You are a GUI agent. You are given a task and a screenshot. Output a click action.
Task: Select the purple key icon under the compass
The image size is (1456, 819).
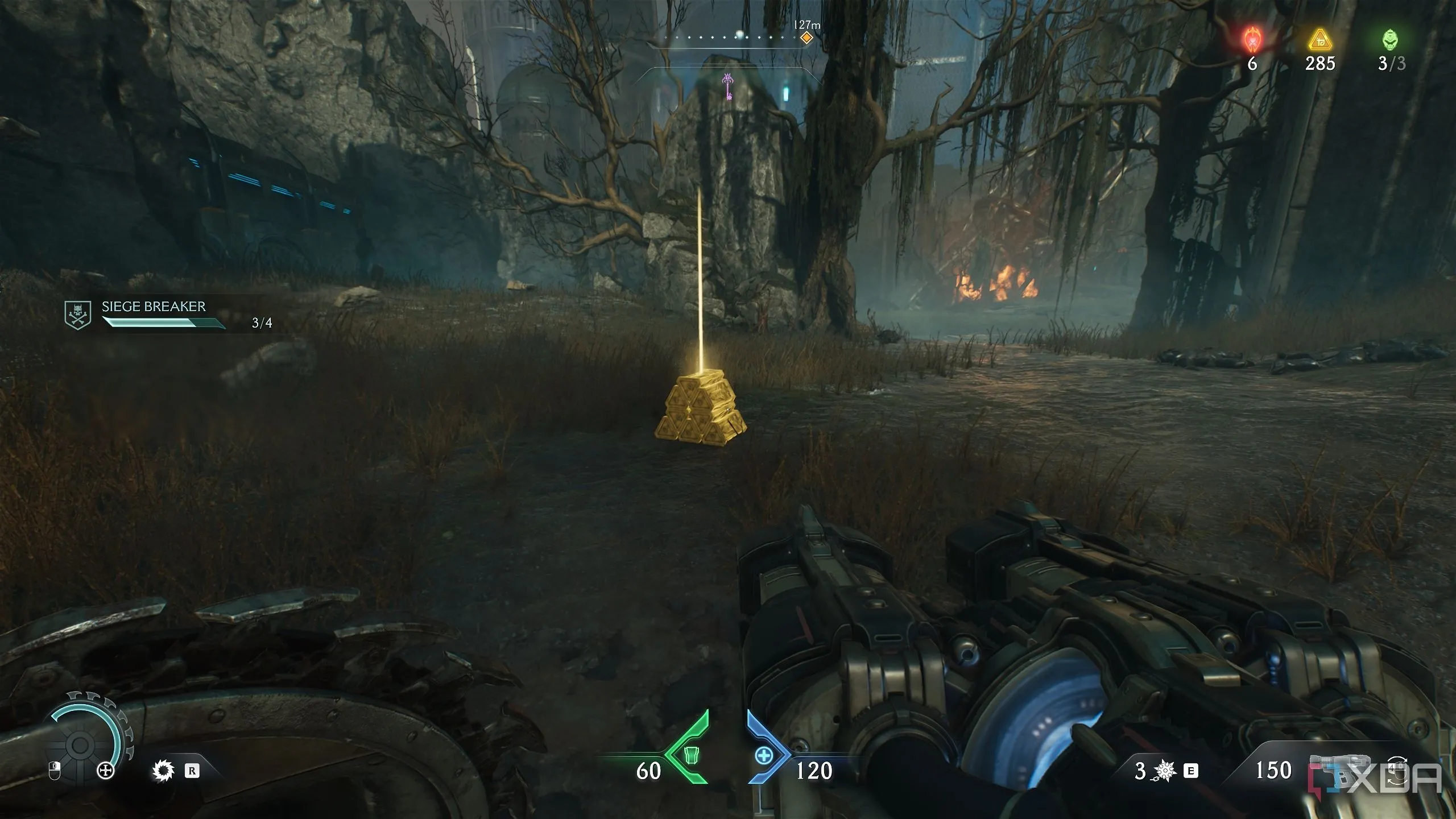click(727, 86)
